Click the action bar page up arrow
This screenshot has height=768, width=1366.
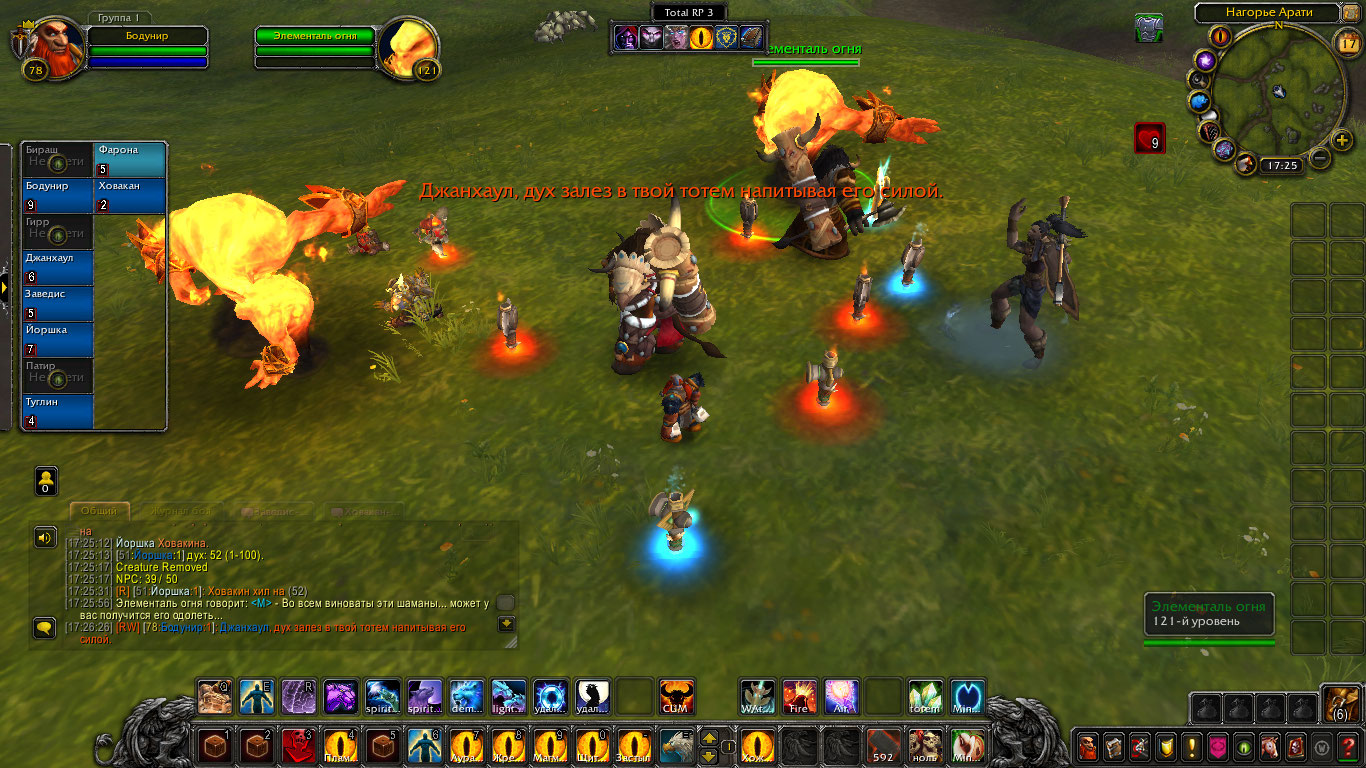(x=708, y=738)
